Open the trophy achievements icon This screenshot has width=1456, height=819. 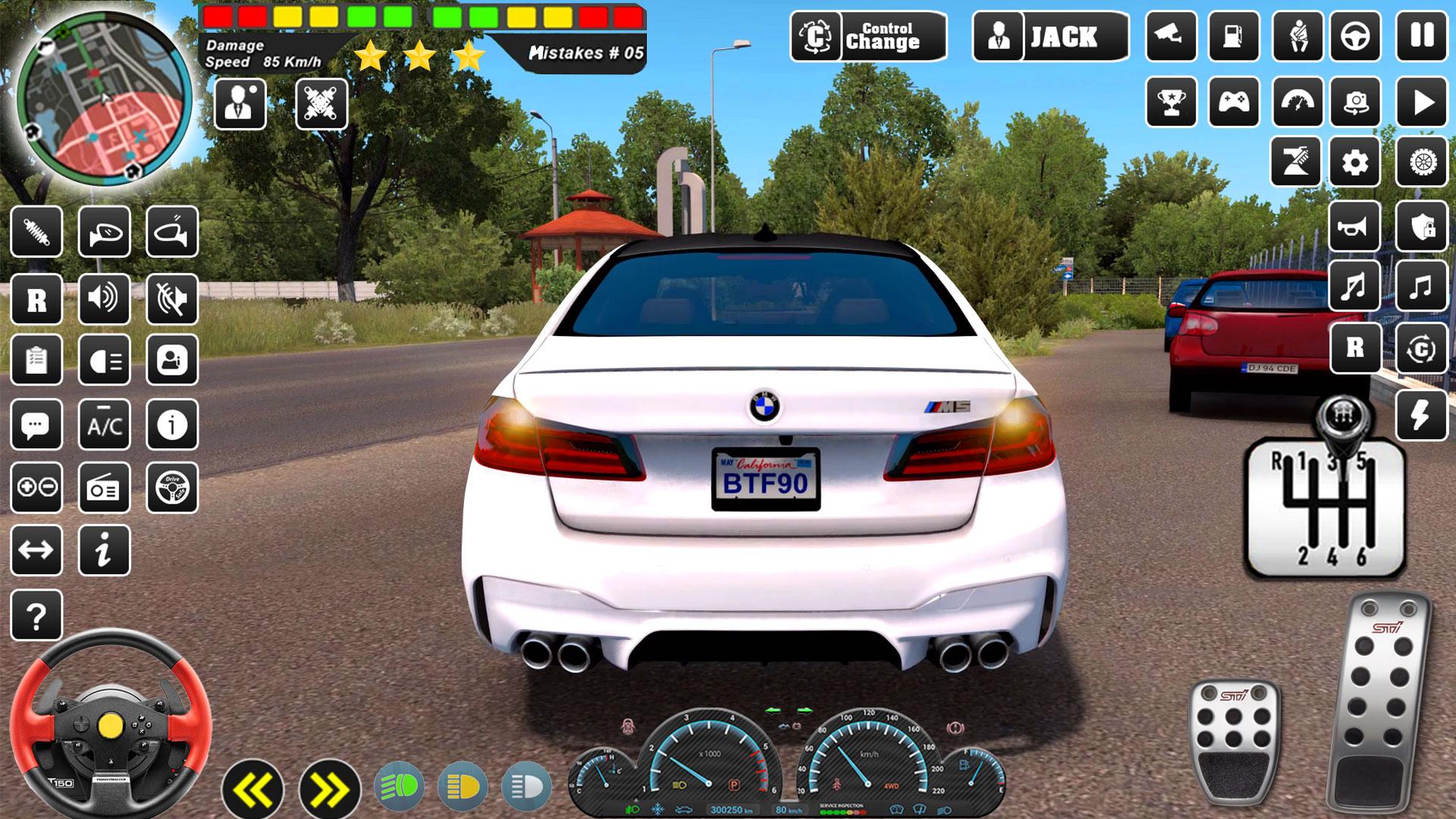pyautogui.click(x=1171, y=101)
